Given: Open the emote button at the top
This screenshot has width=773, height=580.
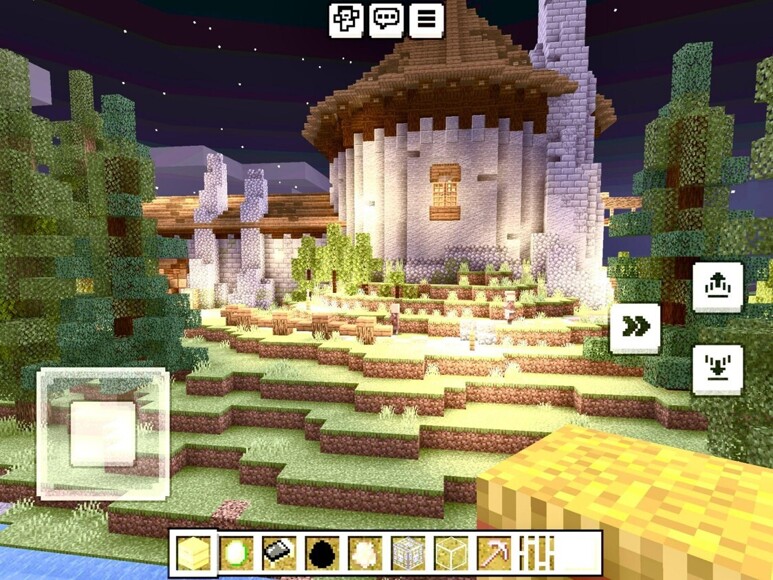Looking at the screenshot, I should coord(346,19).
